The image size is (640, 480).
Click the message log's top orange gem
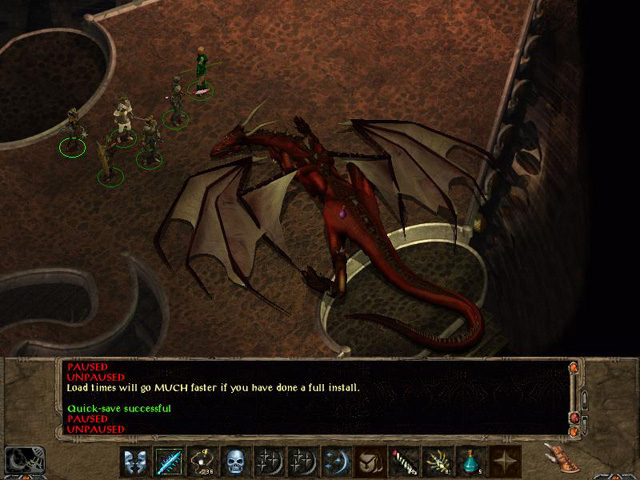(573, 368)
